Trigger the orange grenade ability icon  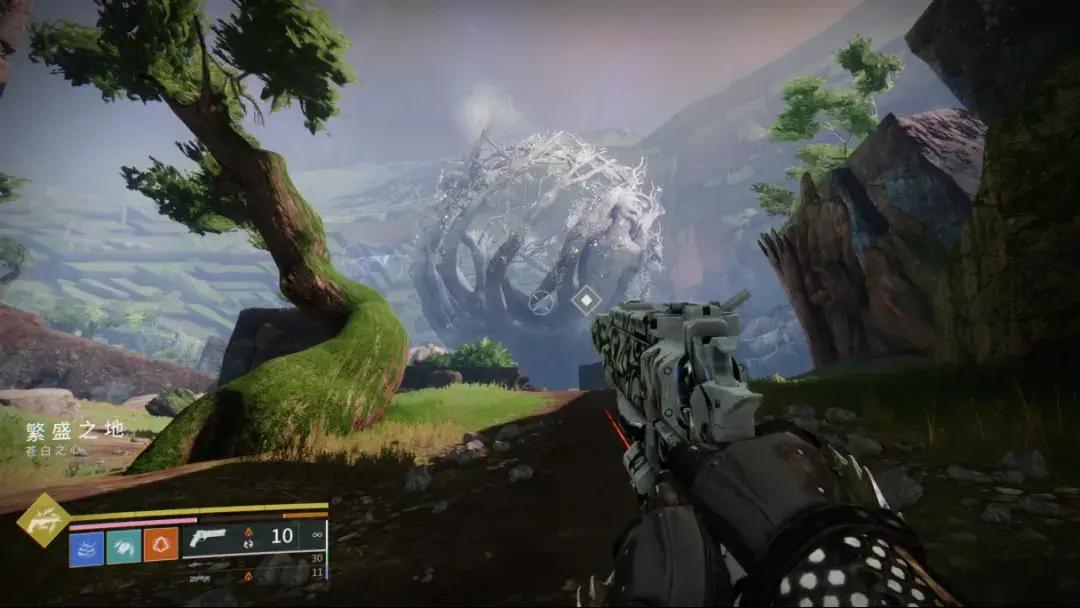tap(160, 545)
